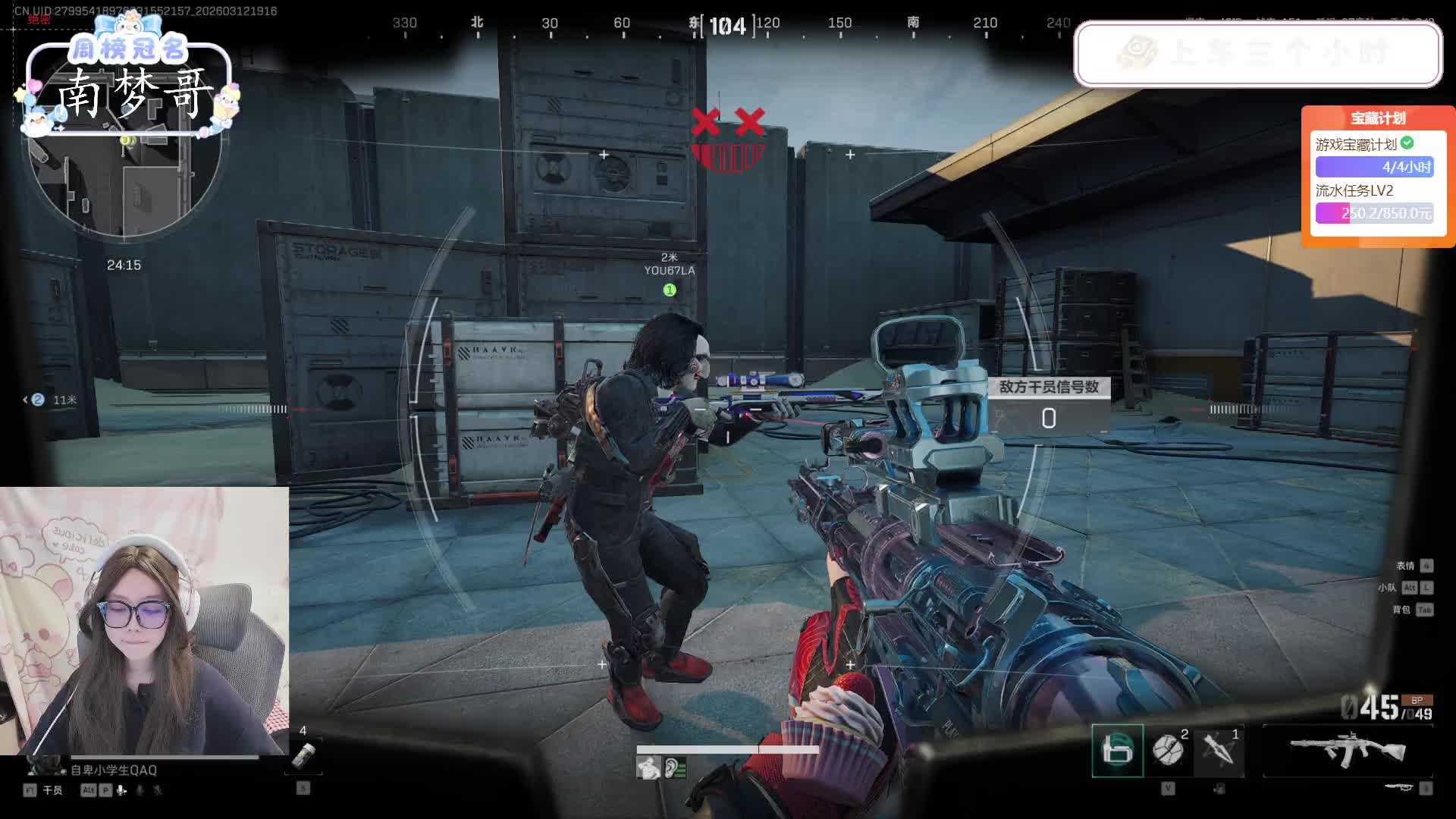
Task: Click the 自卑小学生QAQ player name
Action: point(114,770)
